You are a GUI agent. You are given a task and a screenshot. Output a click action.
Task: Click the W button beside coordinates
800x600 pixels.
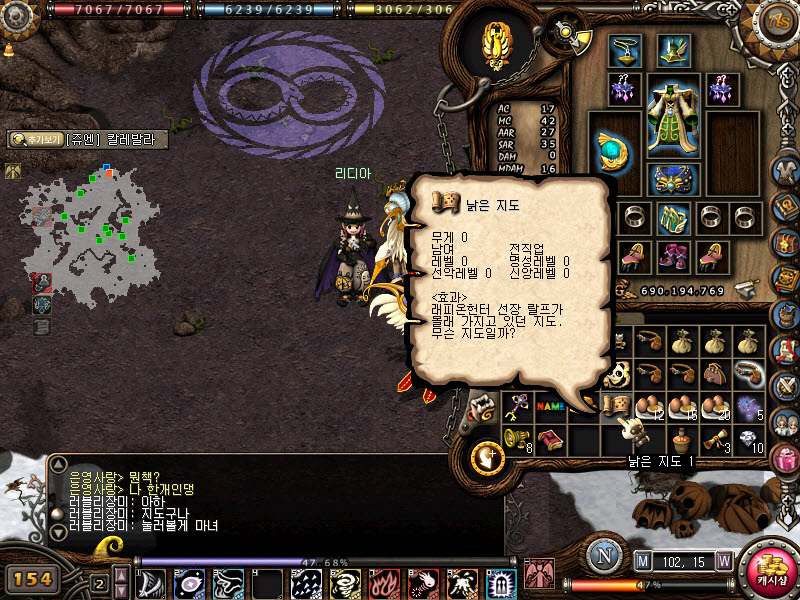coord(723,562)
